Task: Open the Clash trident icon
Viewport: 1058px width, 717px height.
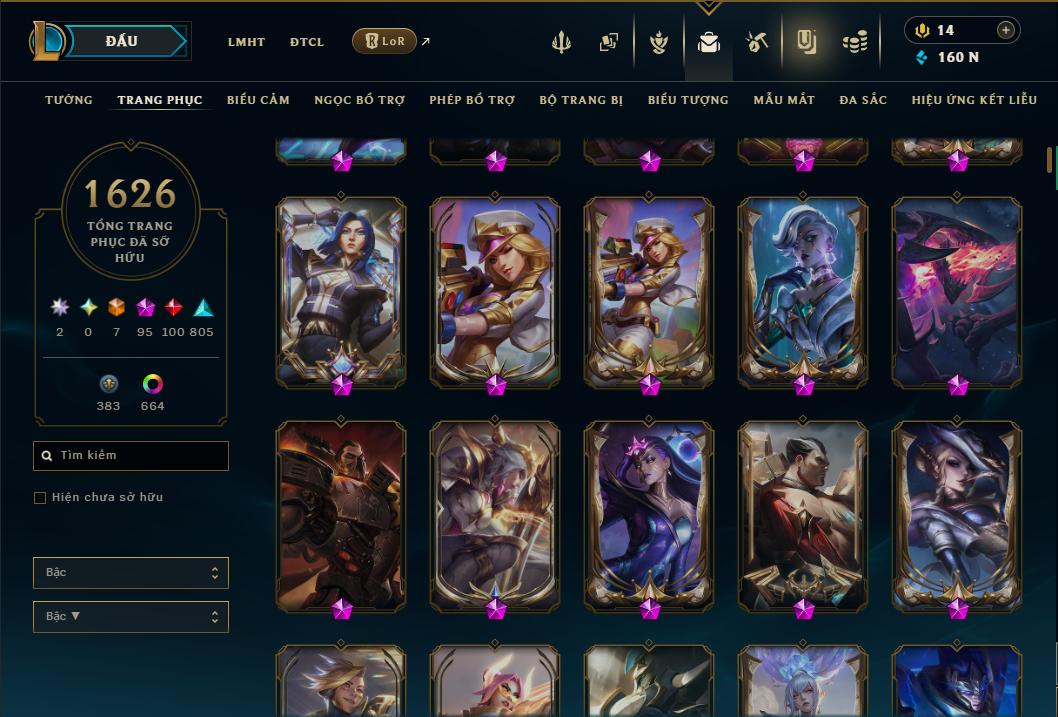Action: click(561, 42)
